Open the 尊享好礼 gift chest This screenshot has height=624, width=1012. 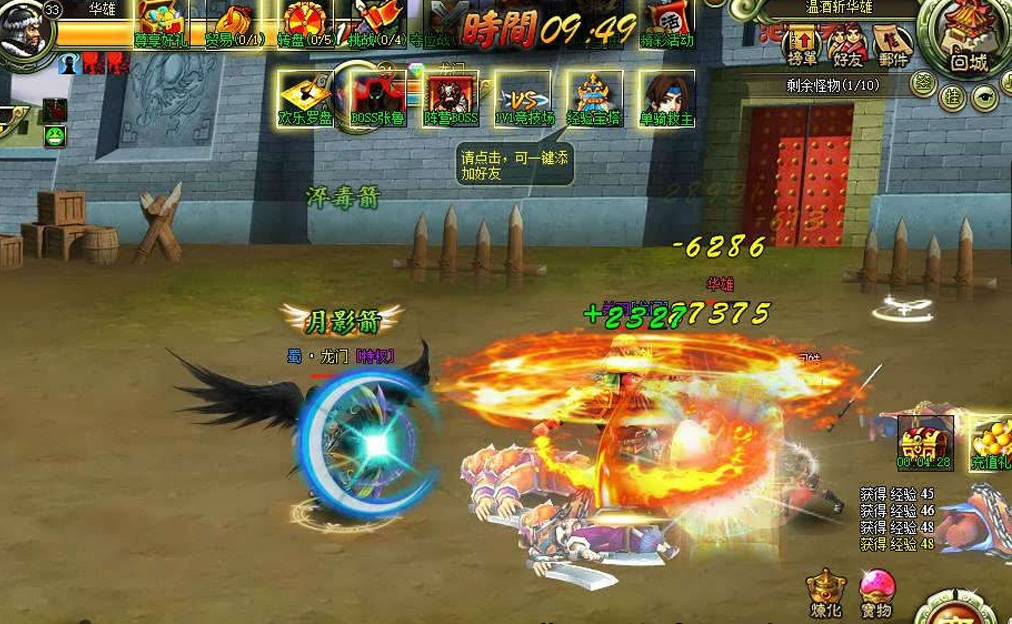[162, 22]
